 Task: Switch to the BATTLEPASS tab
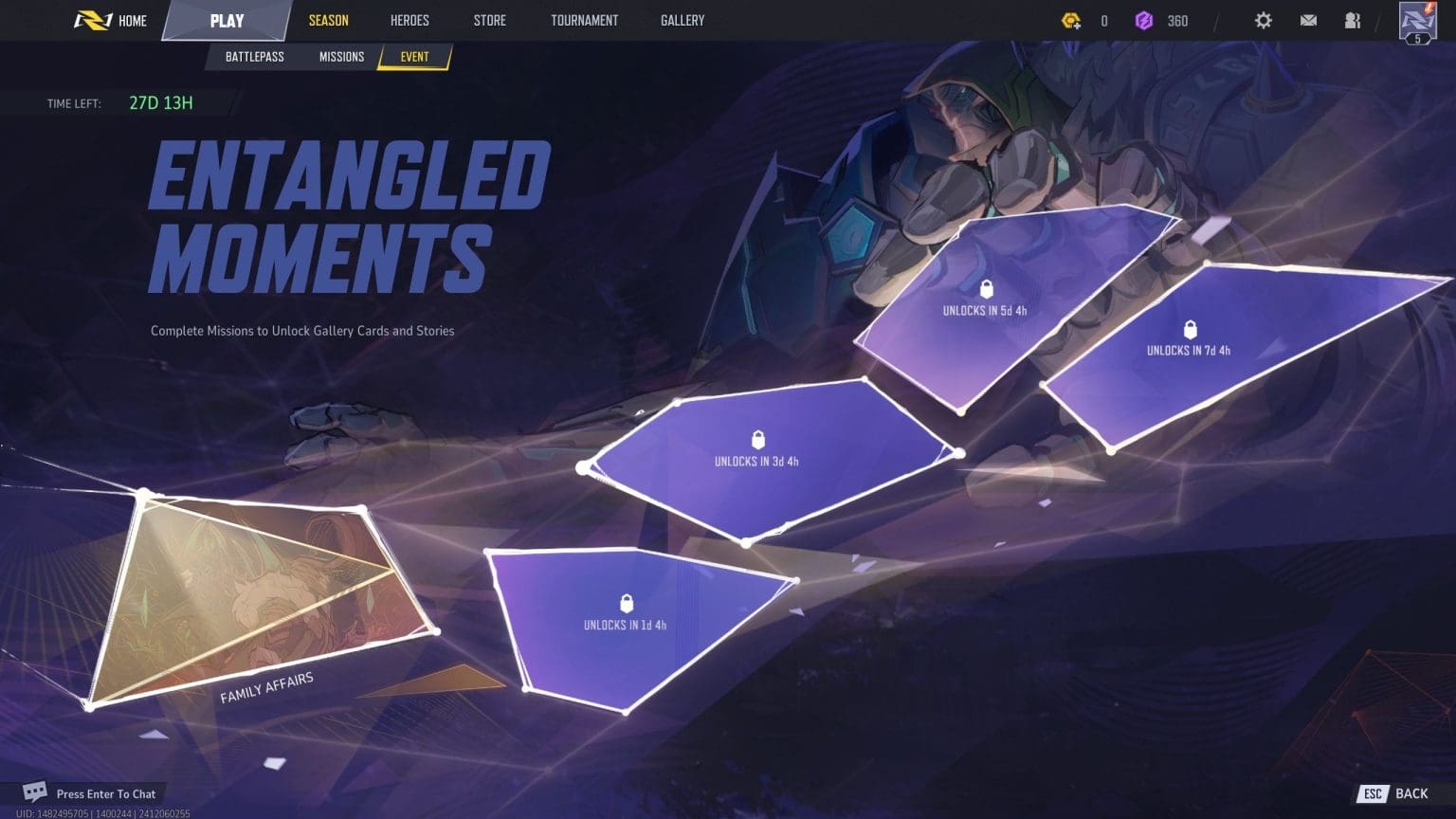click(254, 56)
